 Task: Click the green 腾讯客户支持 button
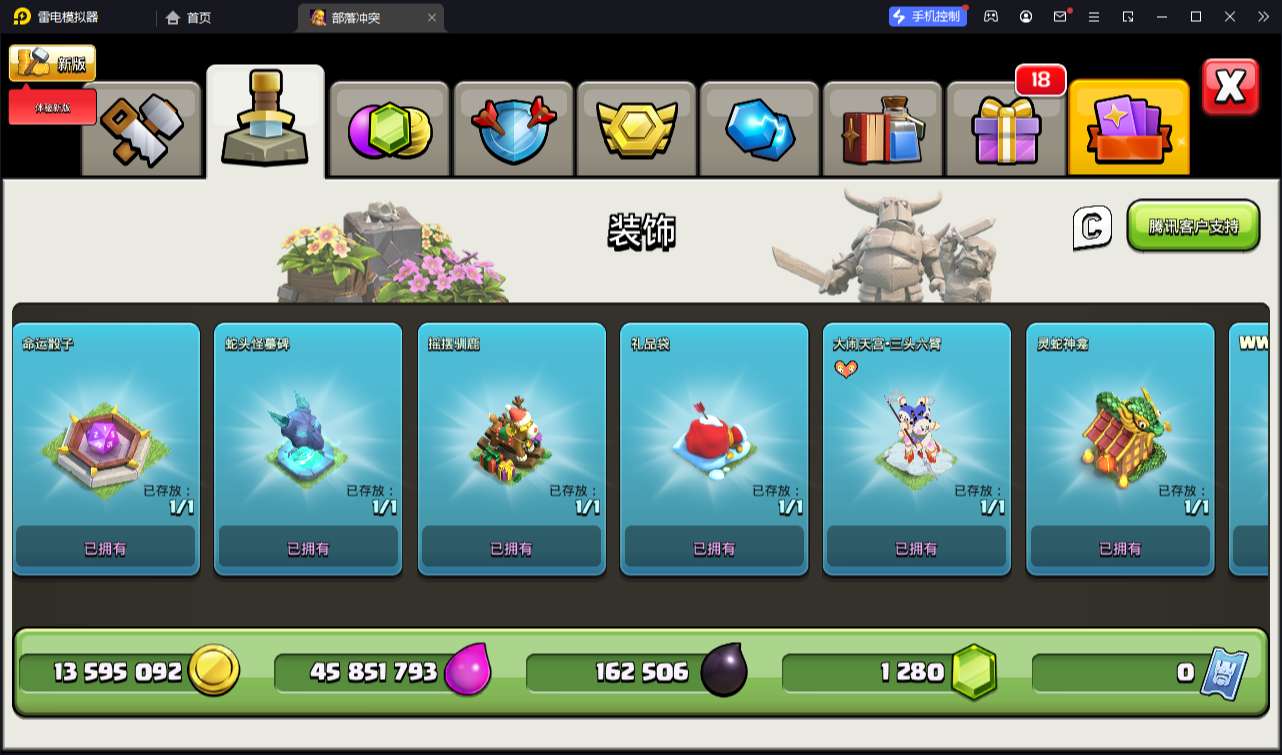pos(1193,226)
